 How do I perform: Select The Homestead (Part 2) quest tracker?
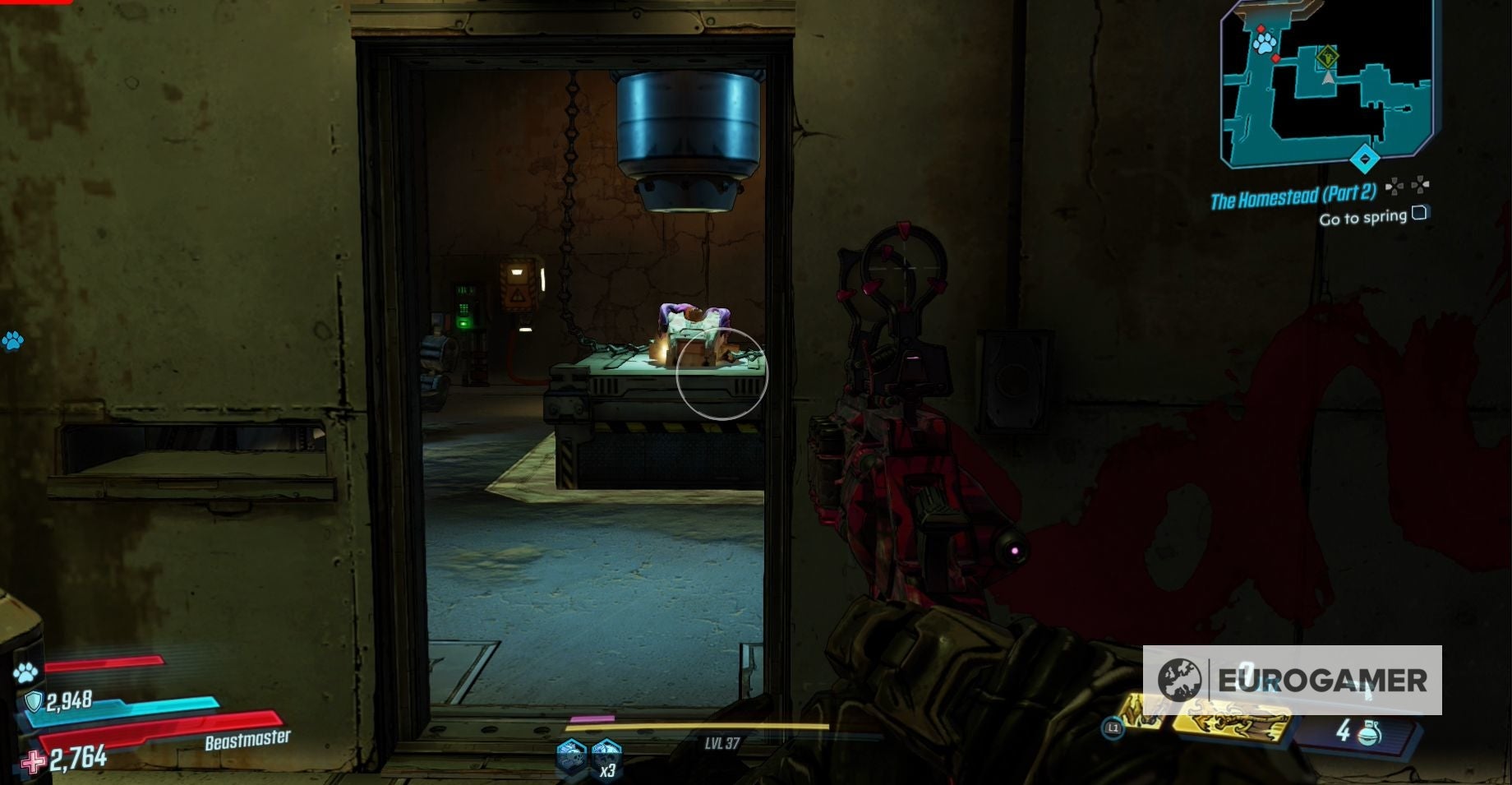click(x=1293, y=197)
